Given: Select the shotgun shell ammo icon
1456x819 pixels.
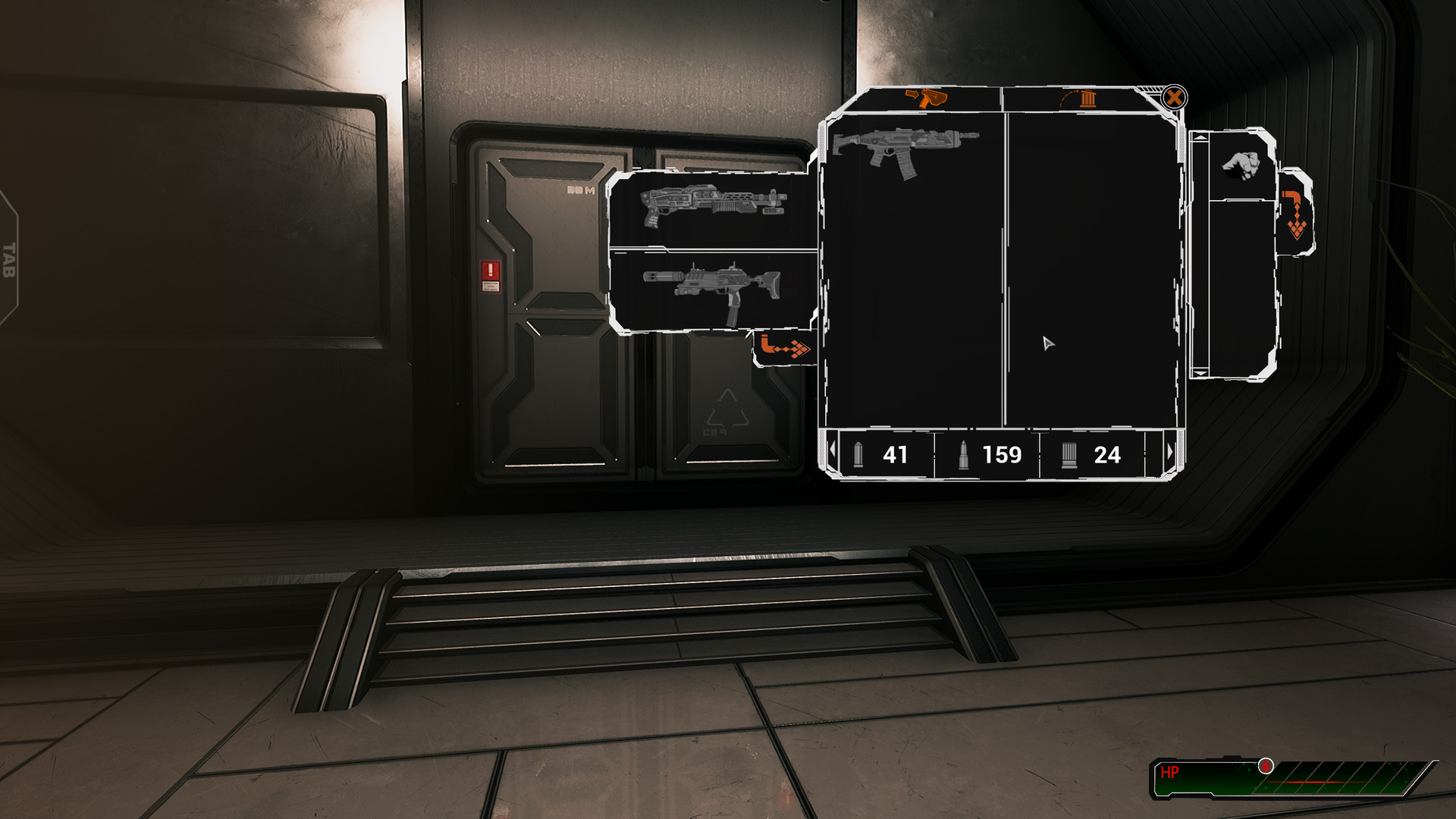Looking at the screenshot, I should pos(1069,456).
